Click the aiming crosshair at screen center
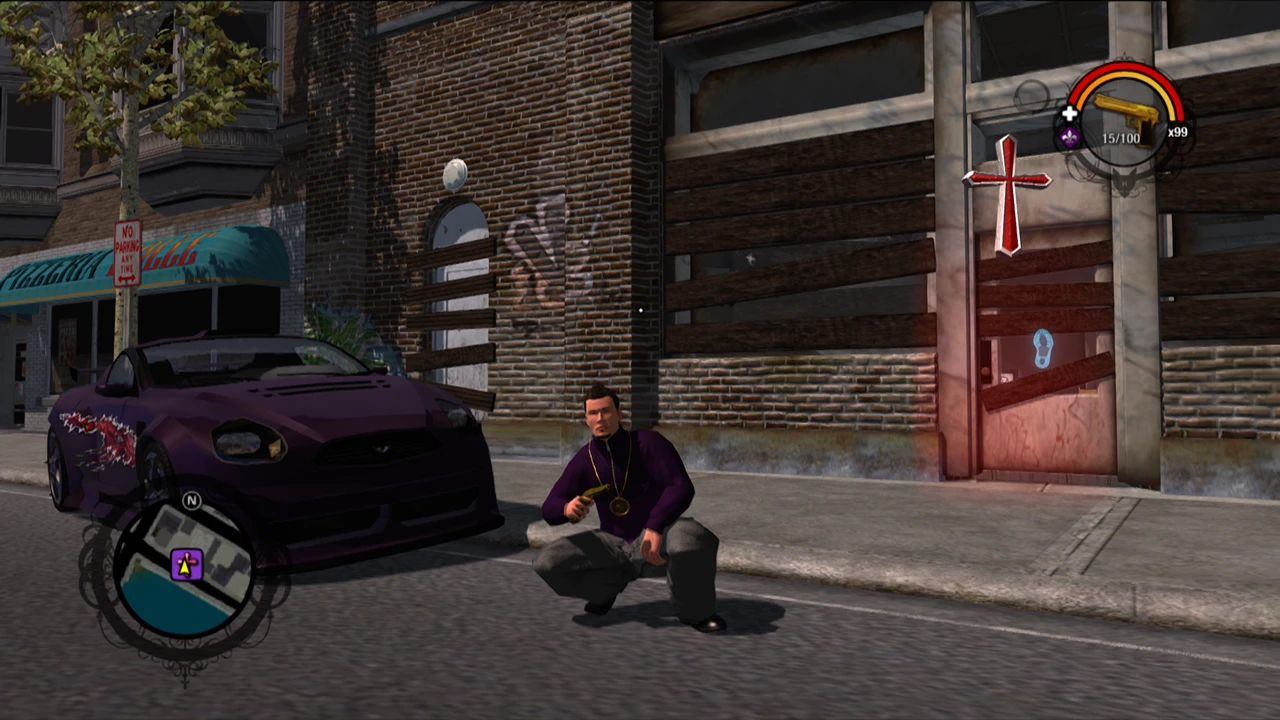The image size is (1280, 720). coord(640,312)
